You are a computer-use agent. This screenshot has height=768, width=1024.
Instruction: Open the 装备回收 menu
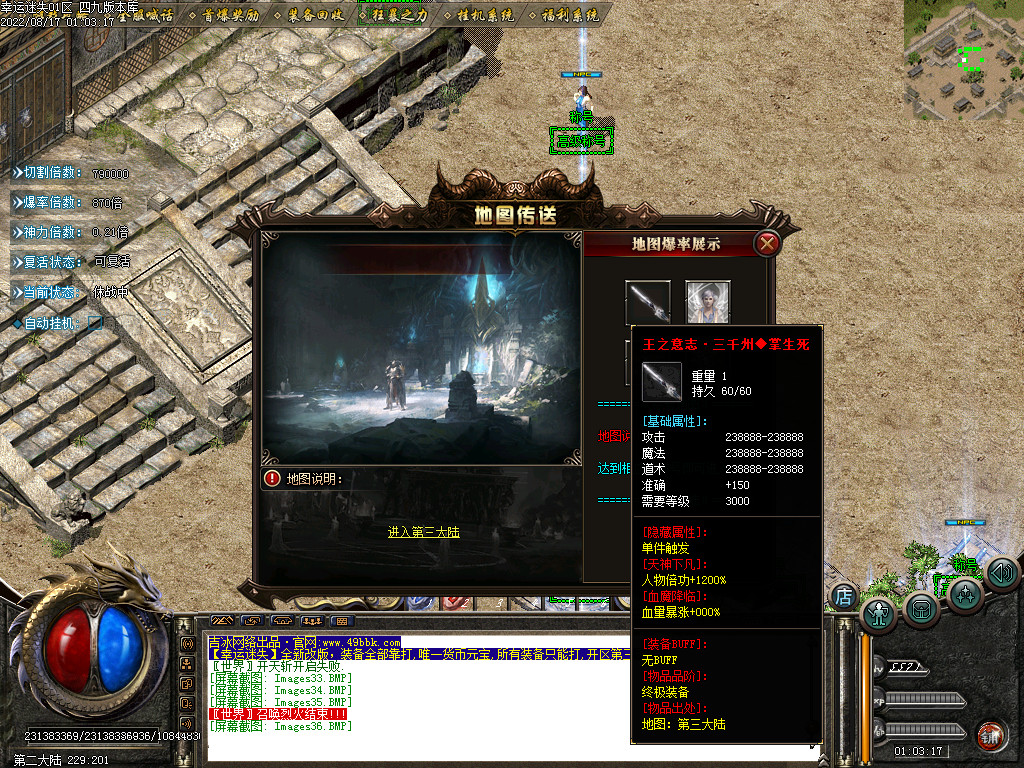(x=315, y=15)
